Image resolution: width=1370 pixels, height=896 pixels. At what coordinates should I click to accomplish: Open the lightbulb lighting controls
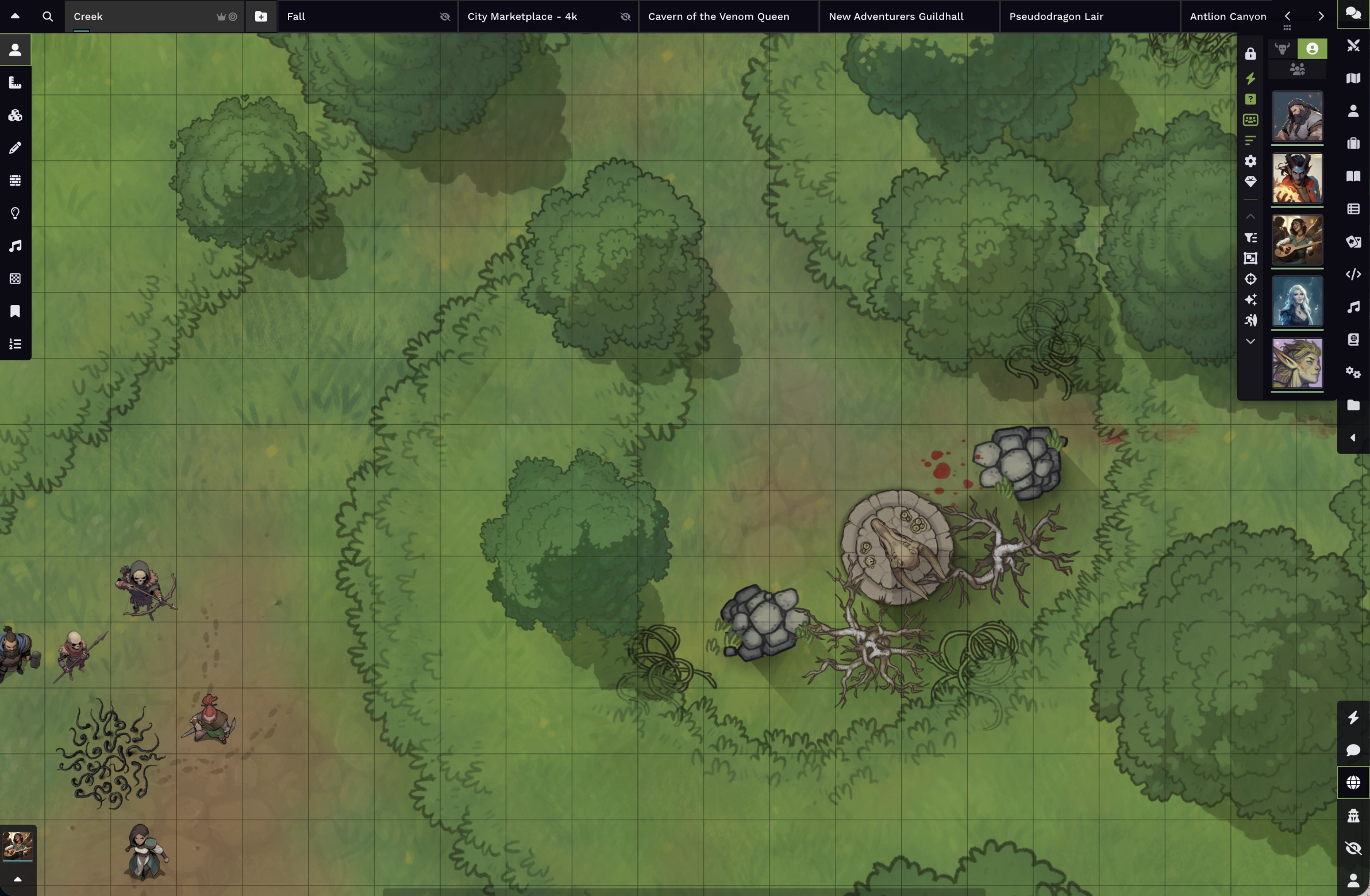(x=16, y=214)
